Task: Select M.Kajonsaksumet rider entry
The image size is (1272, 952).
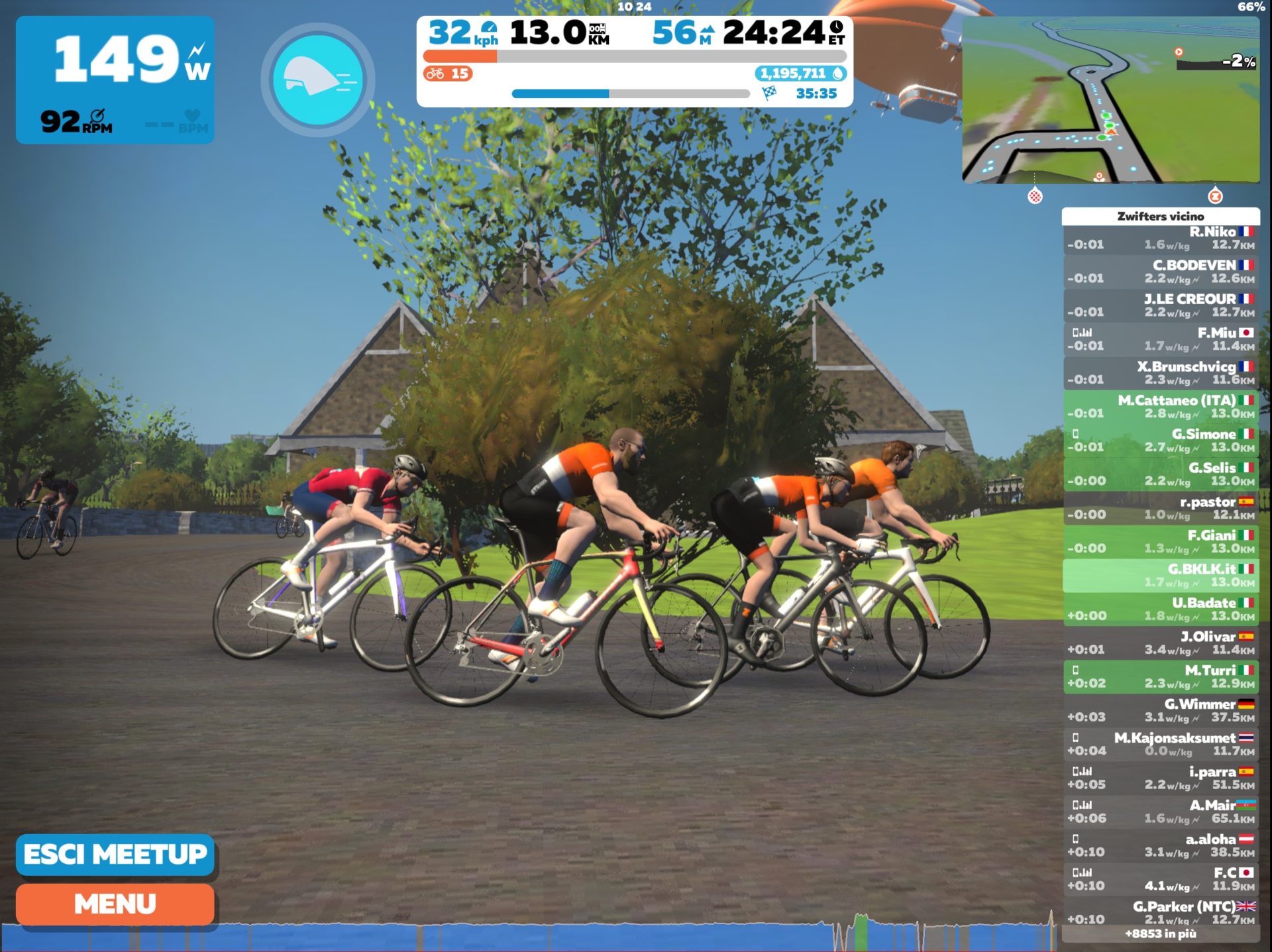Action: (1161, 744)
